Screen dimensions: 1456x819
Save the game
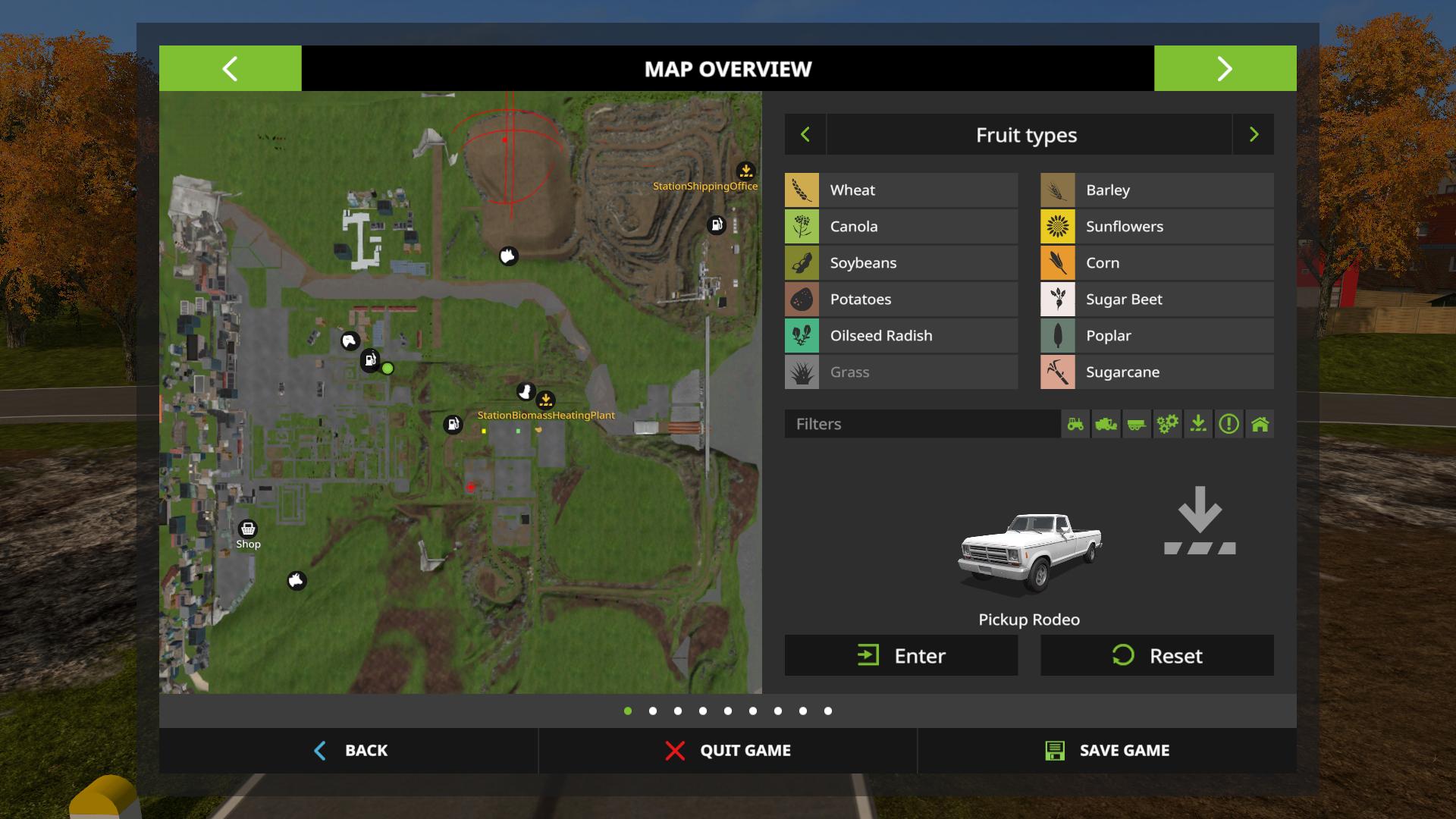coord(1107,751)
